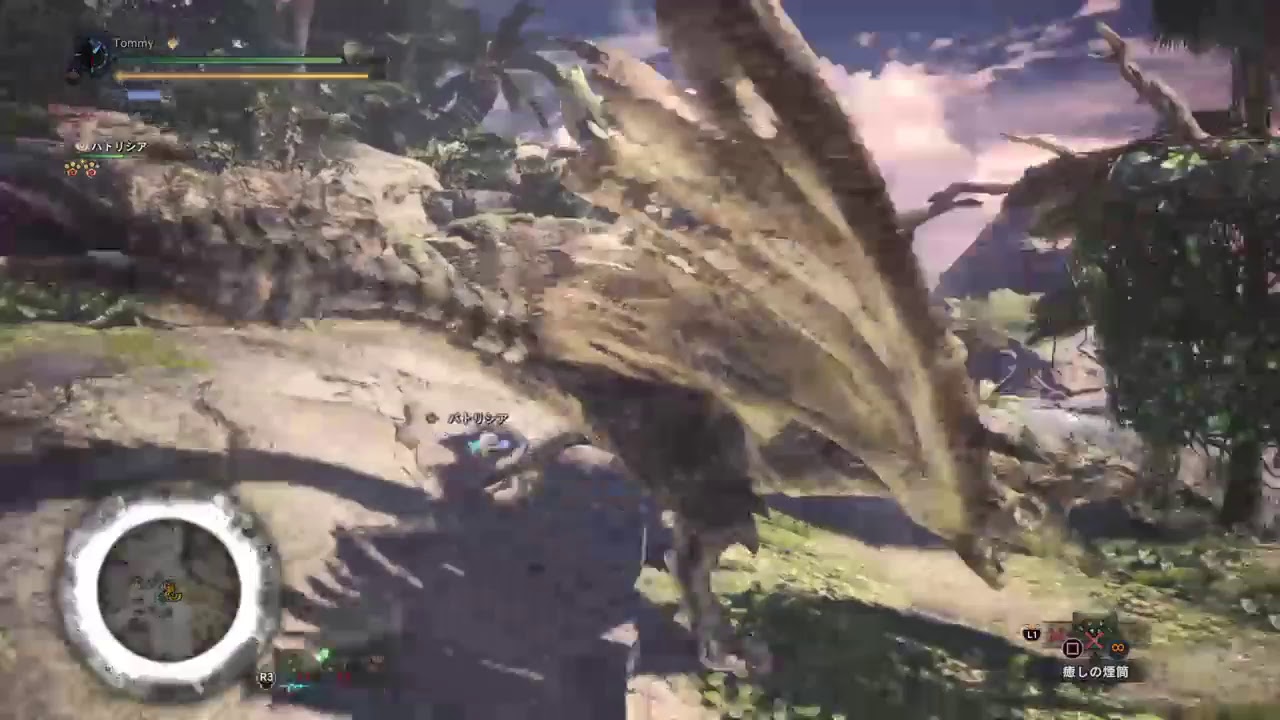The image size is (1280, 720).
Task: Select the Tommy nameplate
Action: coord(133,43)
